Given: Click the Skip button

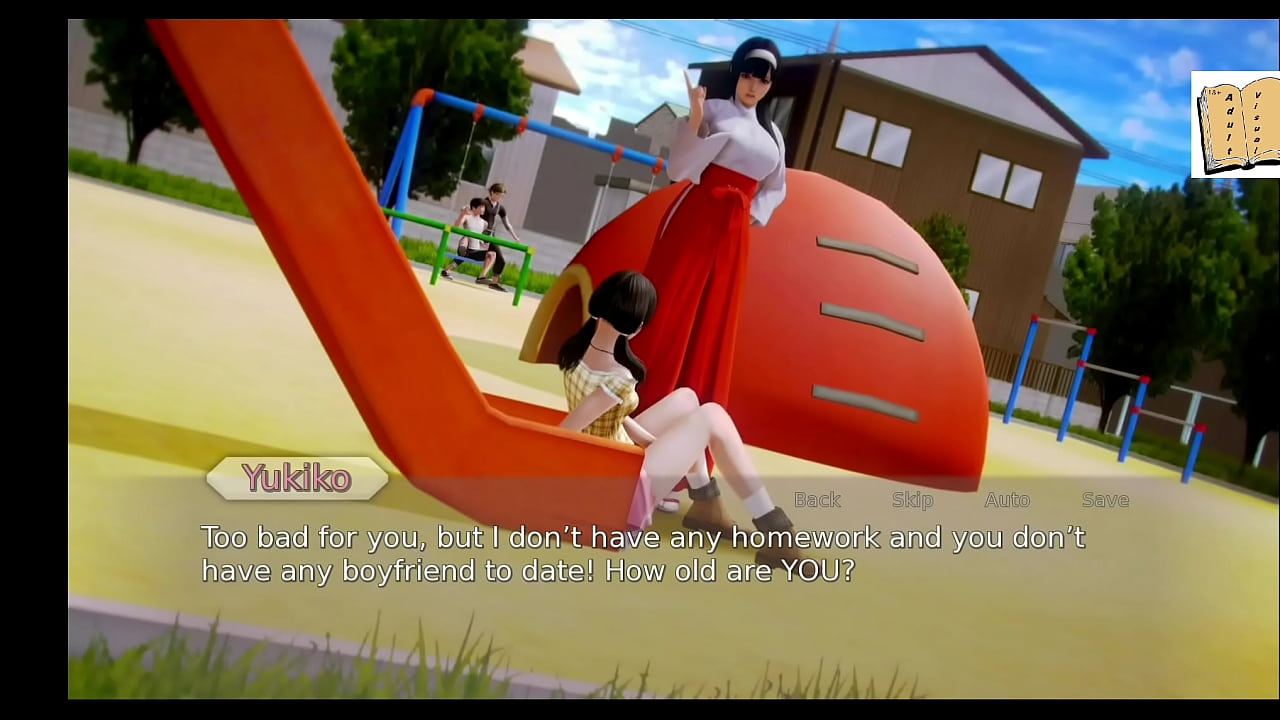Looking at the screenshot, I should tap(912, 500).
